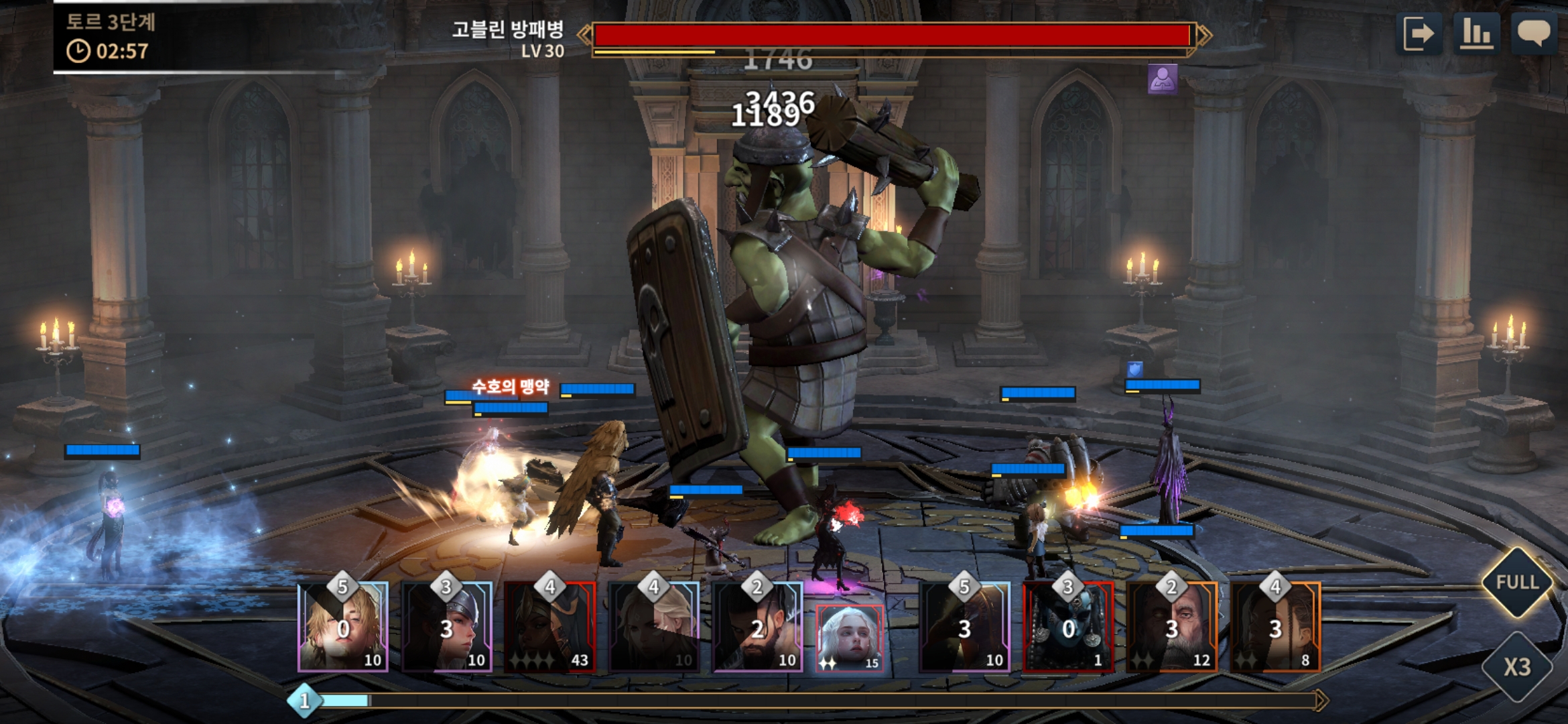The image size is (1568, 724).
Task: Select the blue masked hero card
Action: point(1068,627)
